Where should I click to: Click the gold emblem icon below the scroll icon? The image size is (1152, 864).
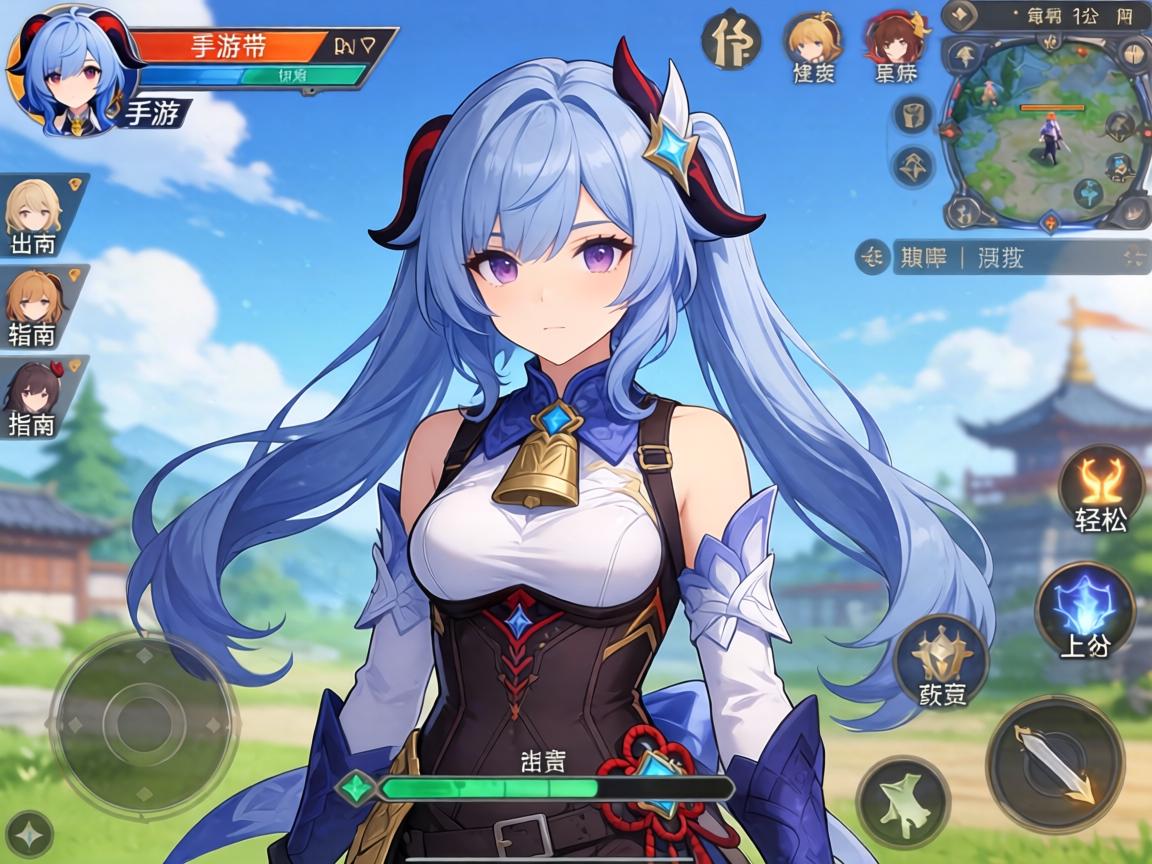click(x=912, y=165)
